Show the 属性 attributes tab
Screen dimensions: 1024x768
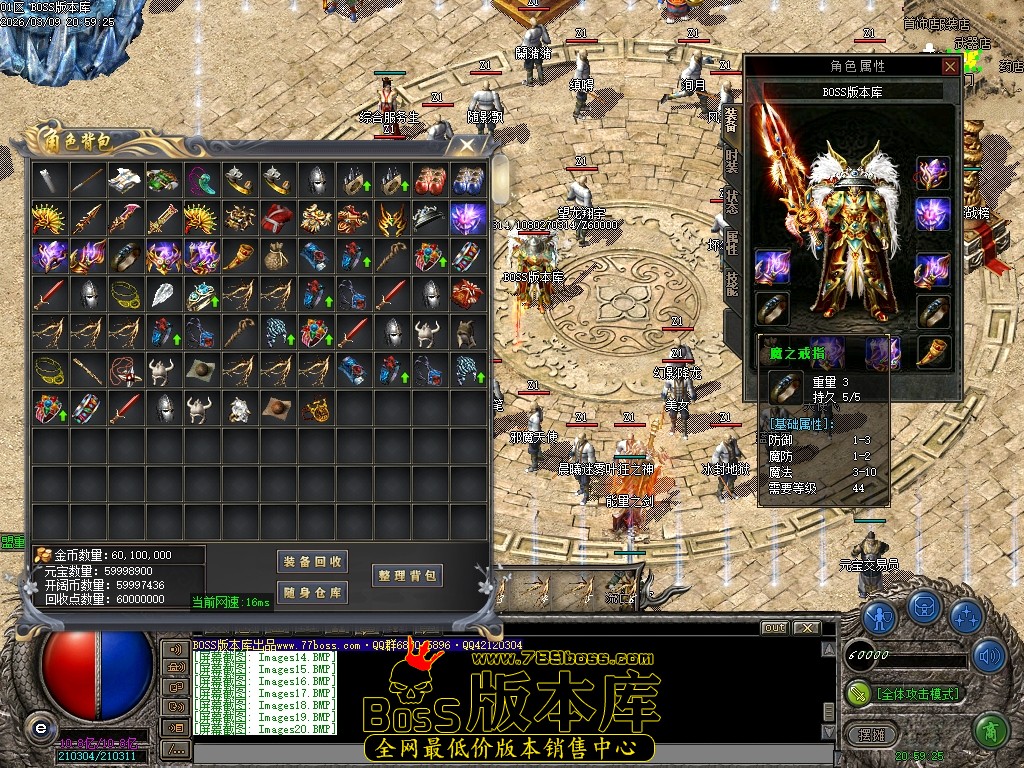(x=731, y=240)
